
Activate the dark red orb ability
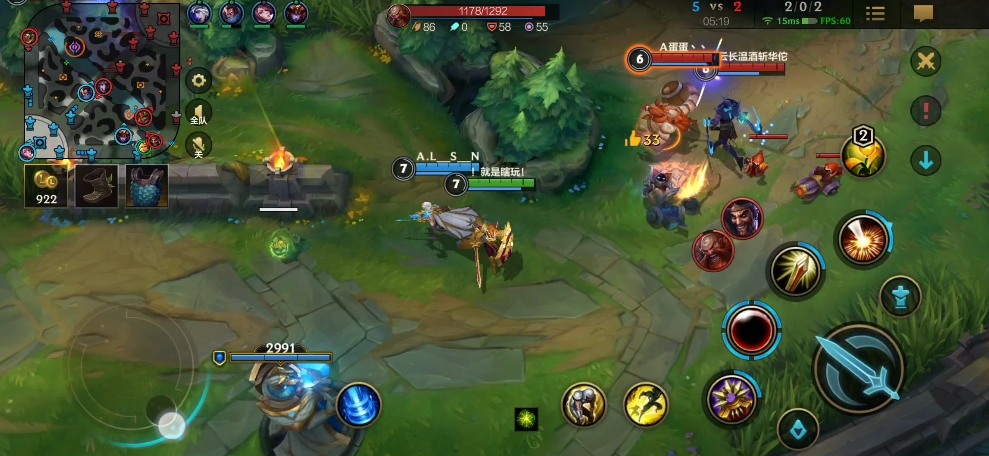[x=752, y=328]
